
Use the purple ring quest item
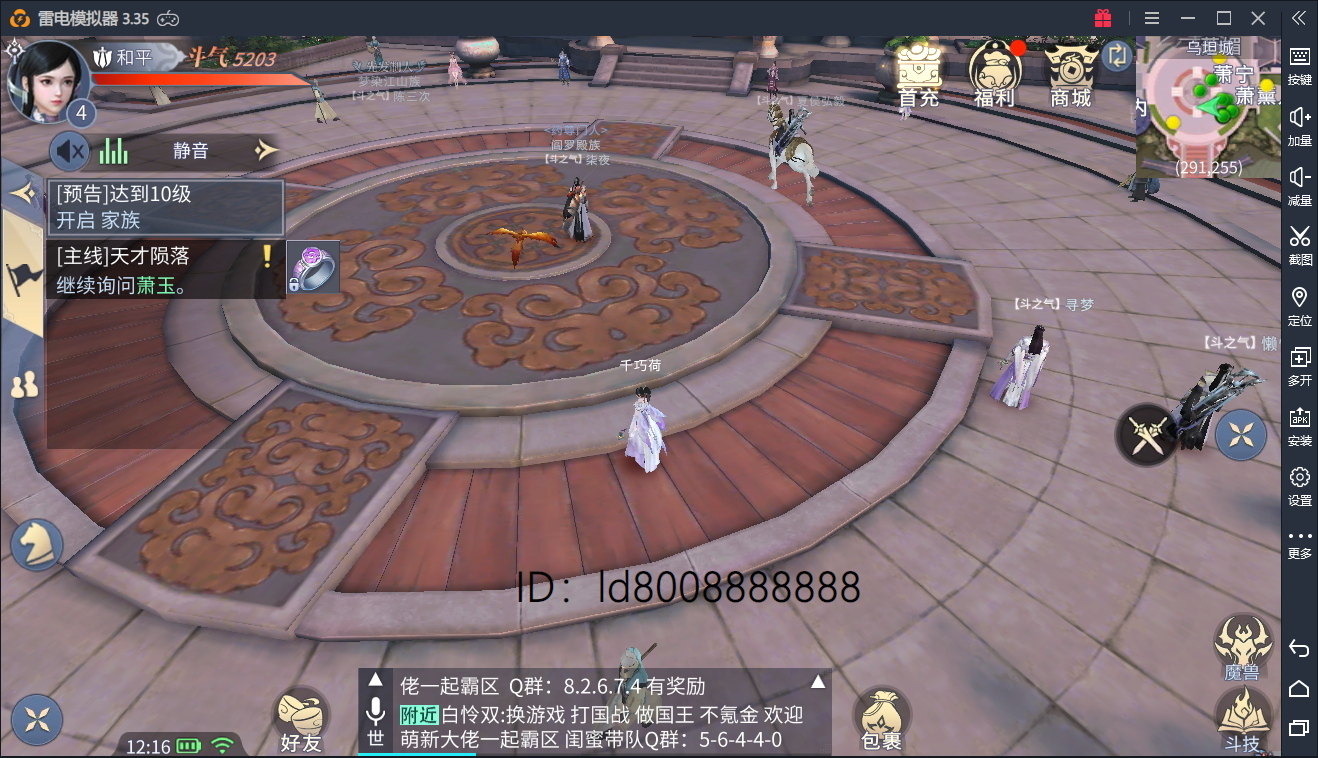pos(313,268)
